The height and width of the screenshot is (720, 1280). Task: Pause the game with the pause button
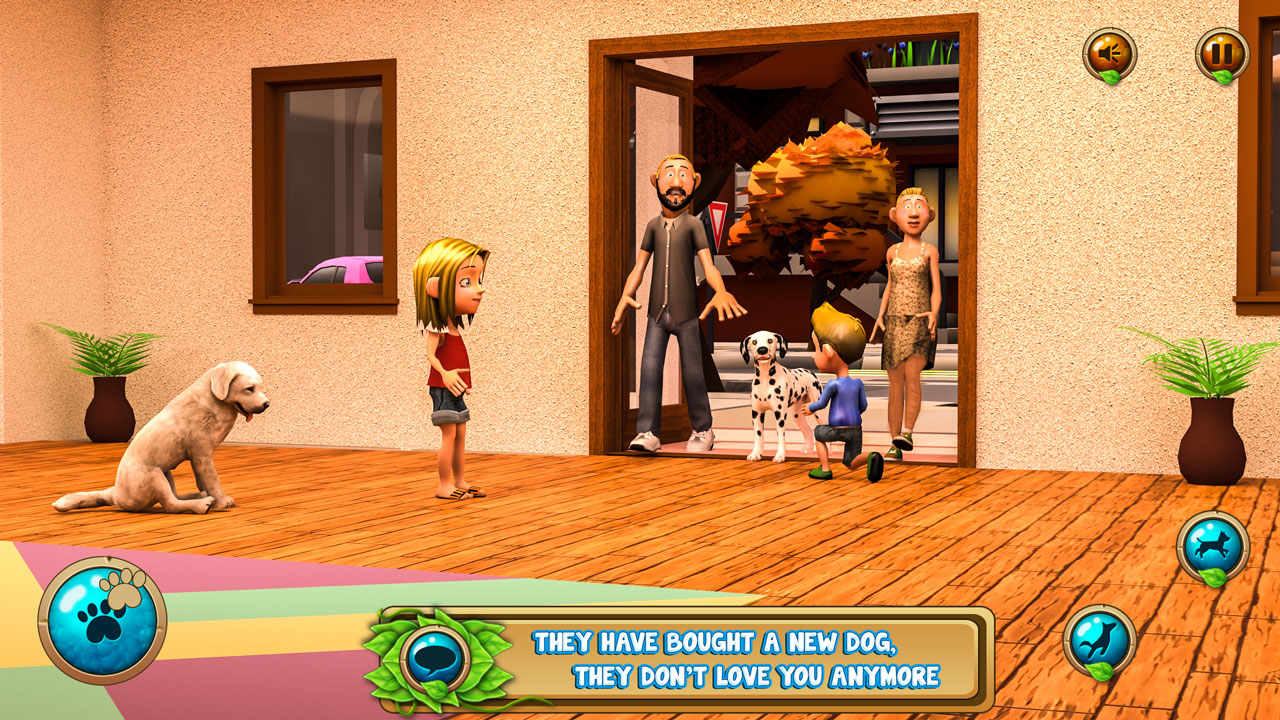coord(1222,53)
